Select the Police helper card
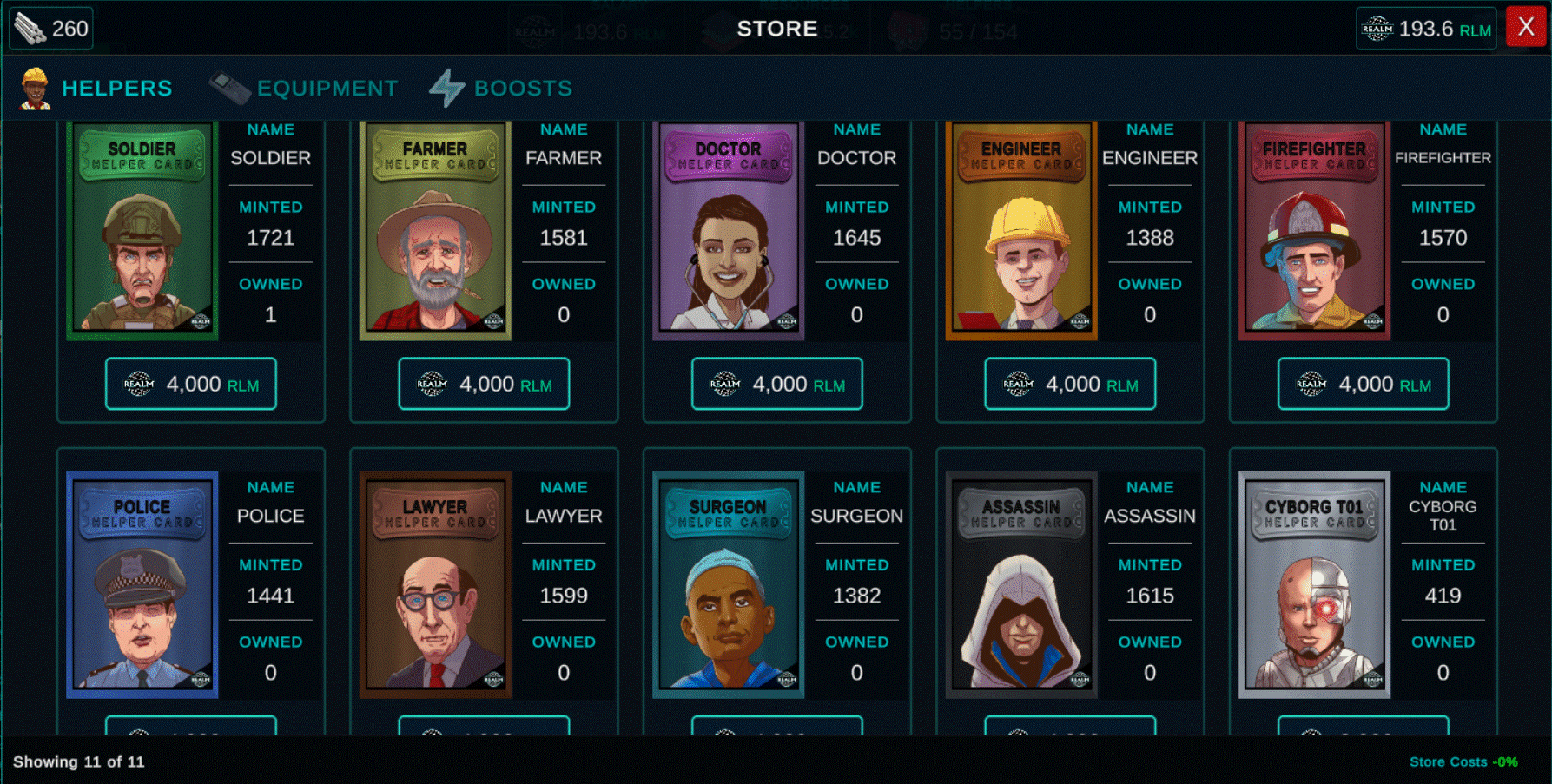 (142, 584)
